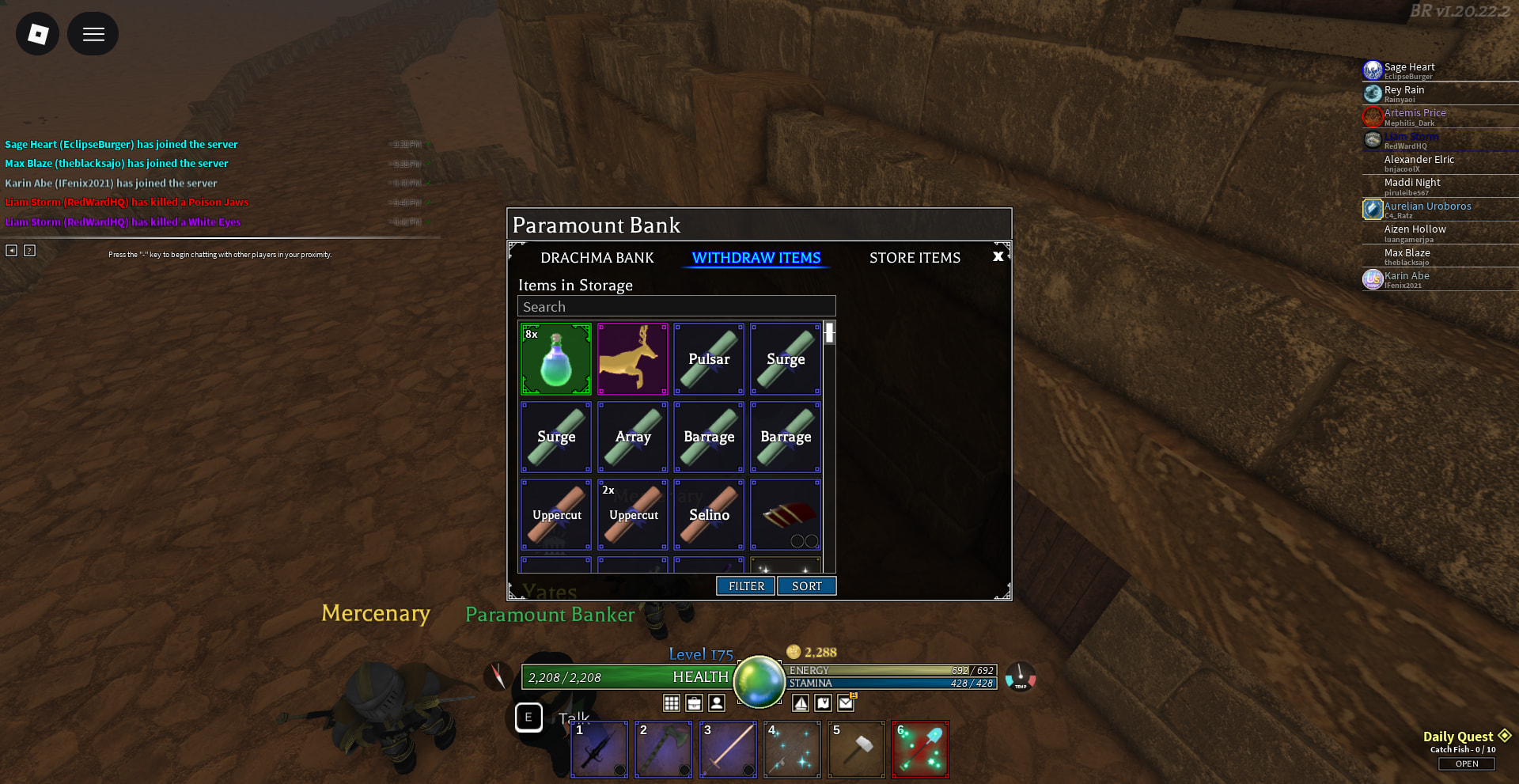The height and width of the screenshot is (784, 1519).
Task: Open the Filter options
Action: coord(745,586)
